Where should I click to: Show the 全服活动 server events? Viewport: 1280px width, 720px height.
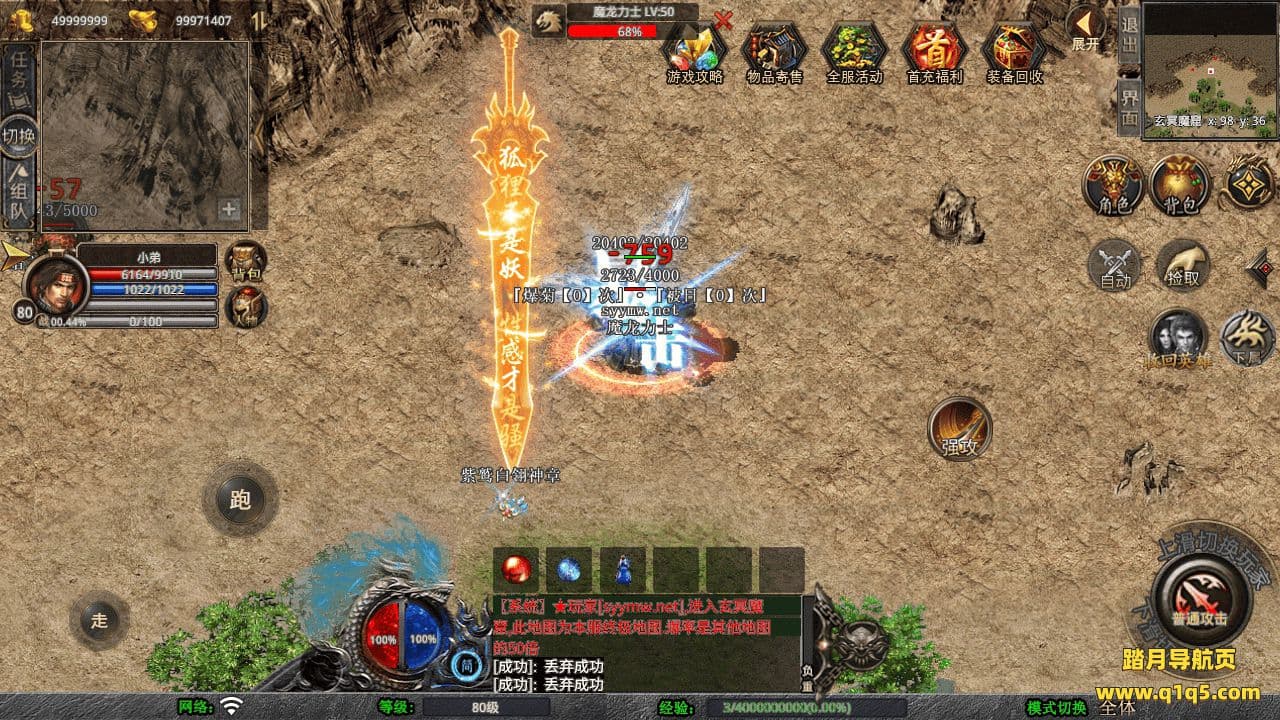854,50
